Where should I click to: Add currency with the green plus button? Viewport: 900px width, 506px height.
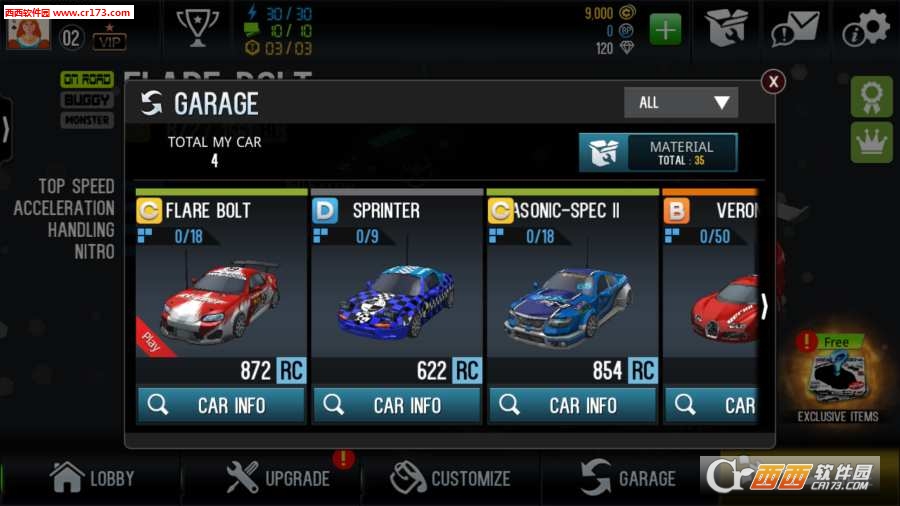pos(665,30)
